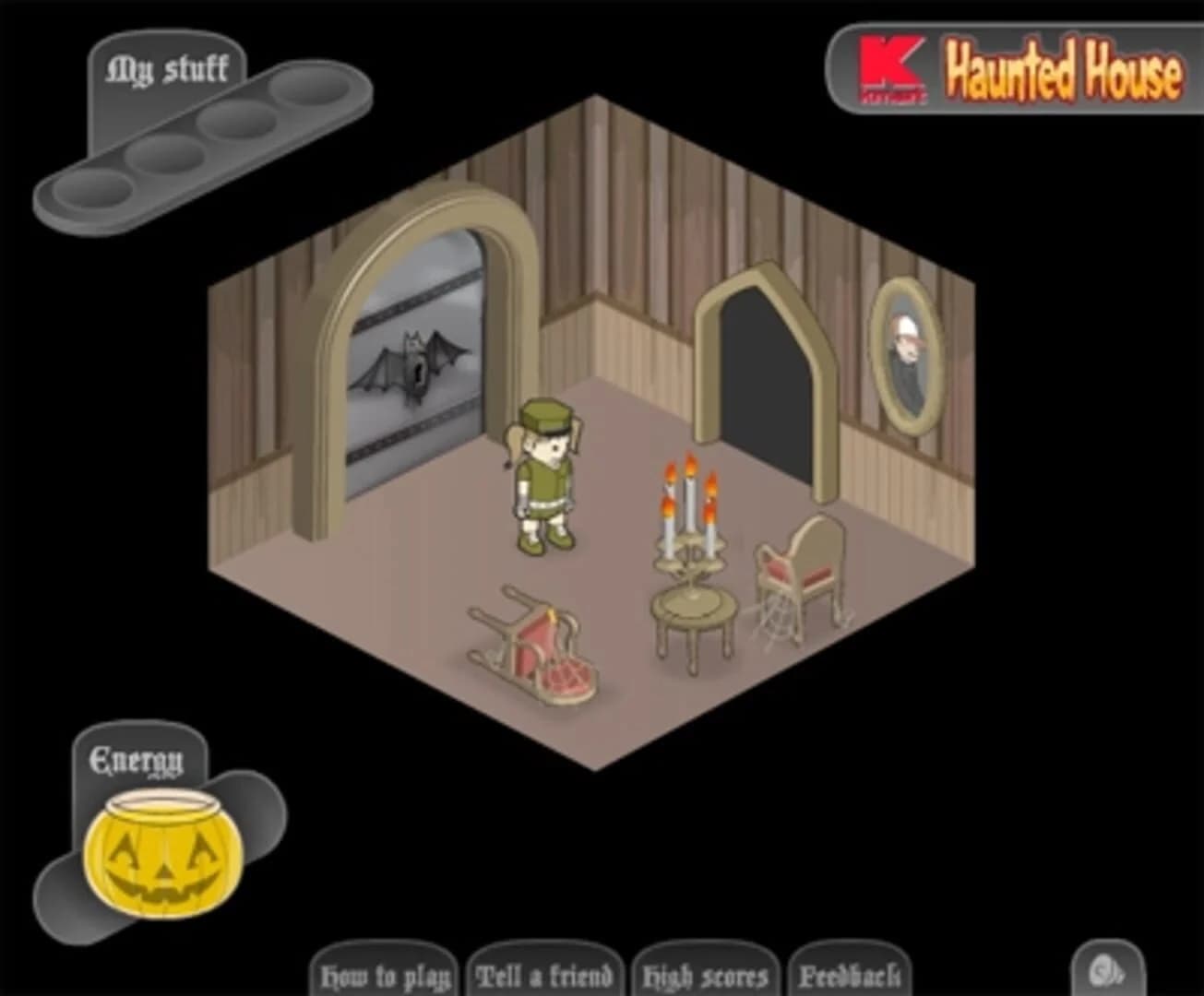1204x996 pixels.
Task: Open How to play instructions
Action: point(387,973)
